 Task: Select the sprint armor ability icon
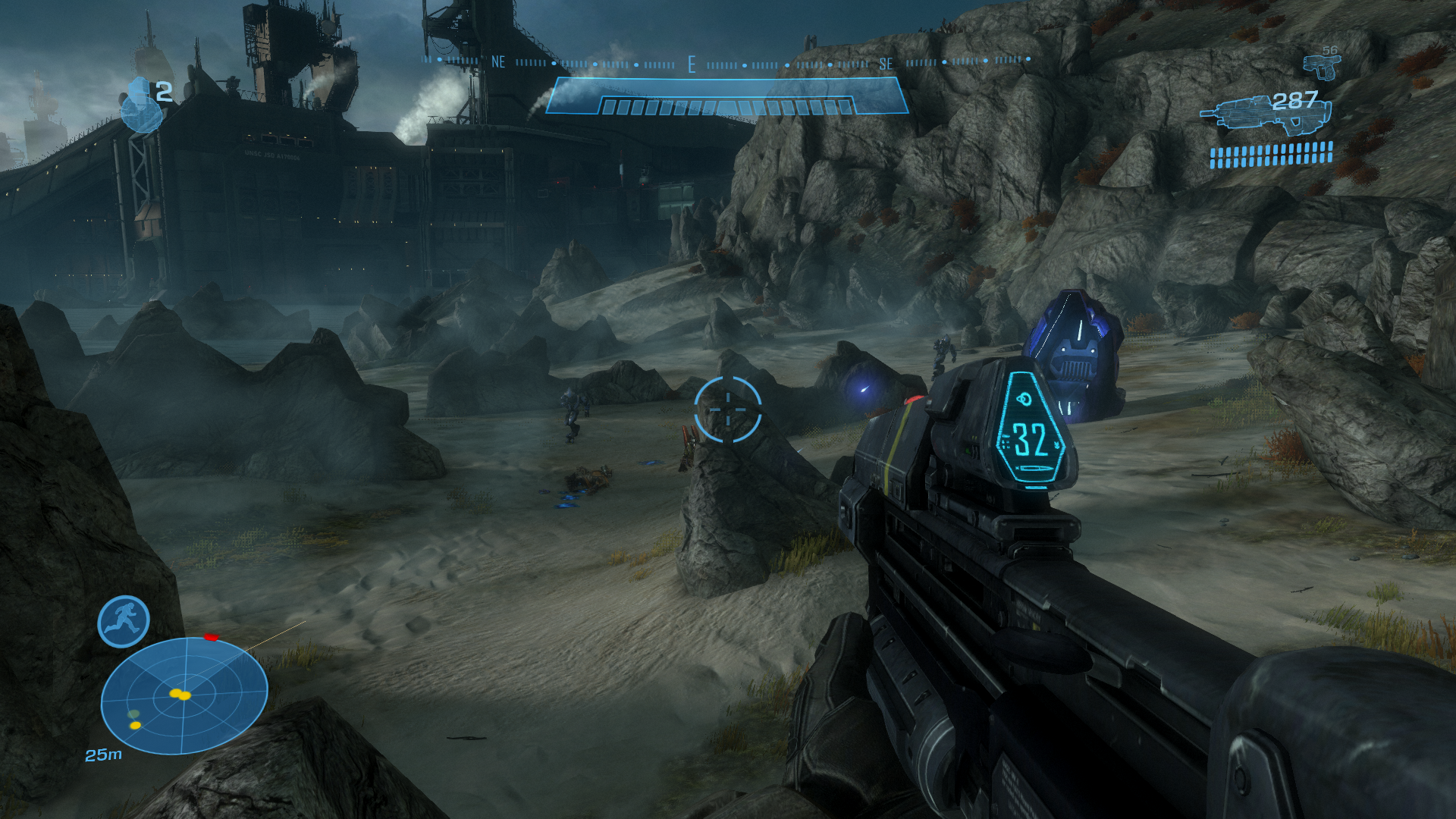tap(124, 622)
